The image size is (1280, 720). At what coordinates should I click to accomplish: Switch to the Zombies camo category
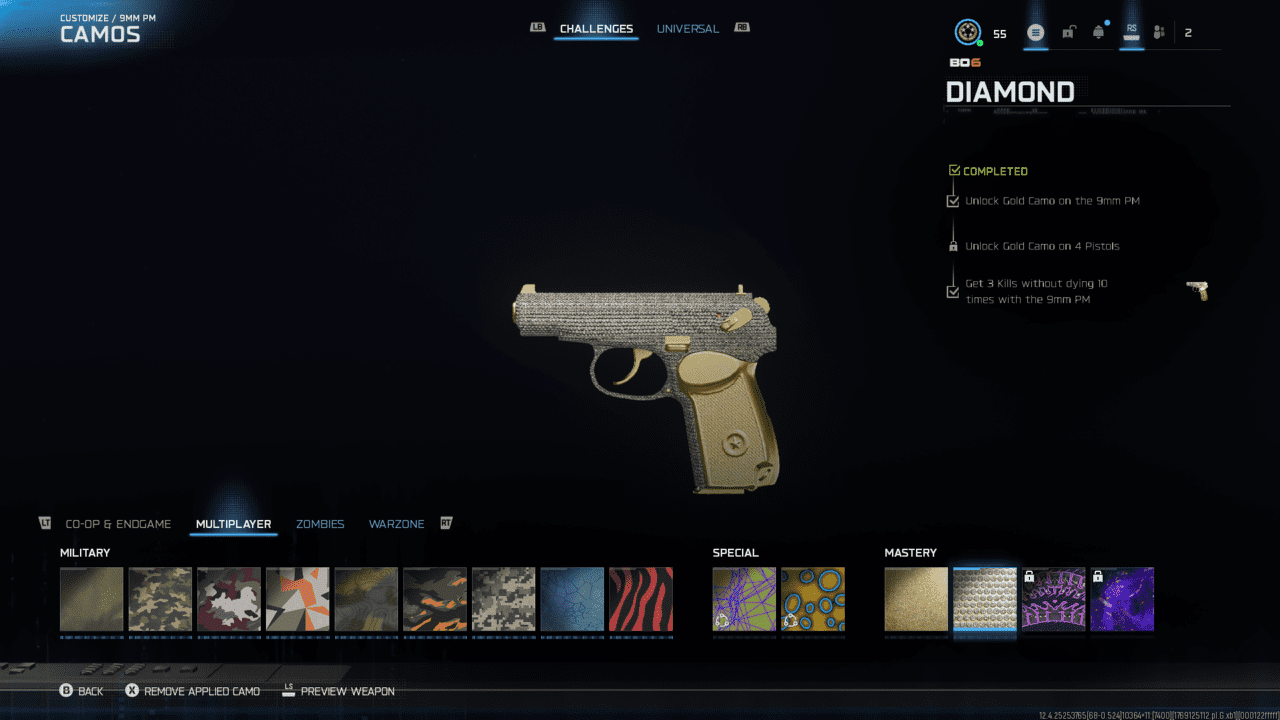pyautogui.click(x=320, y=524)
